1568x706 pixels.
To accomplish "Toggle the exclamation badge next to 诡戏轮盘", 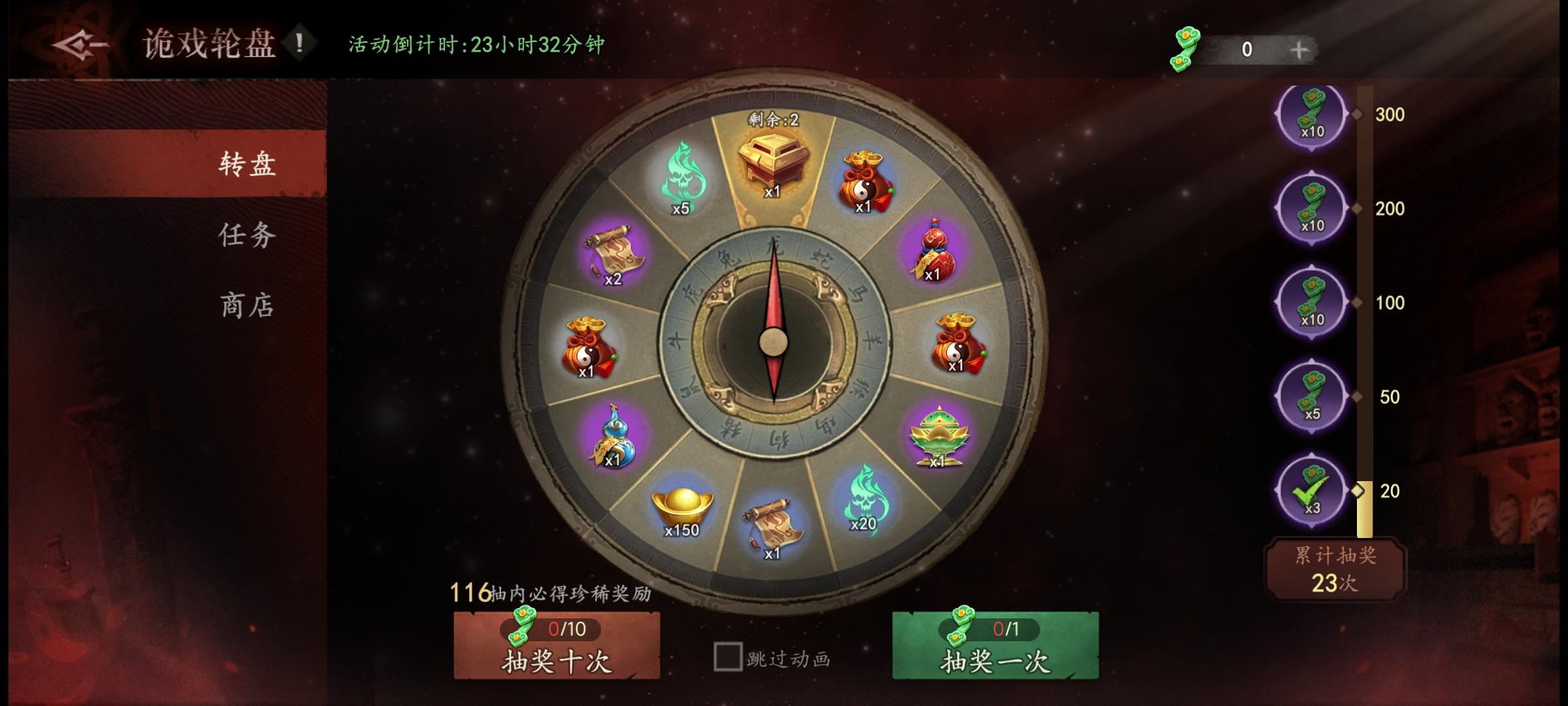I will (300, 44).
